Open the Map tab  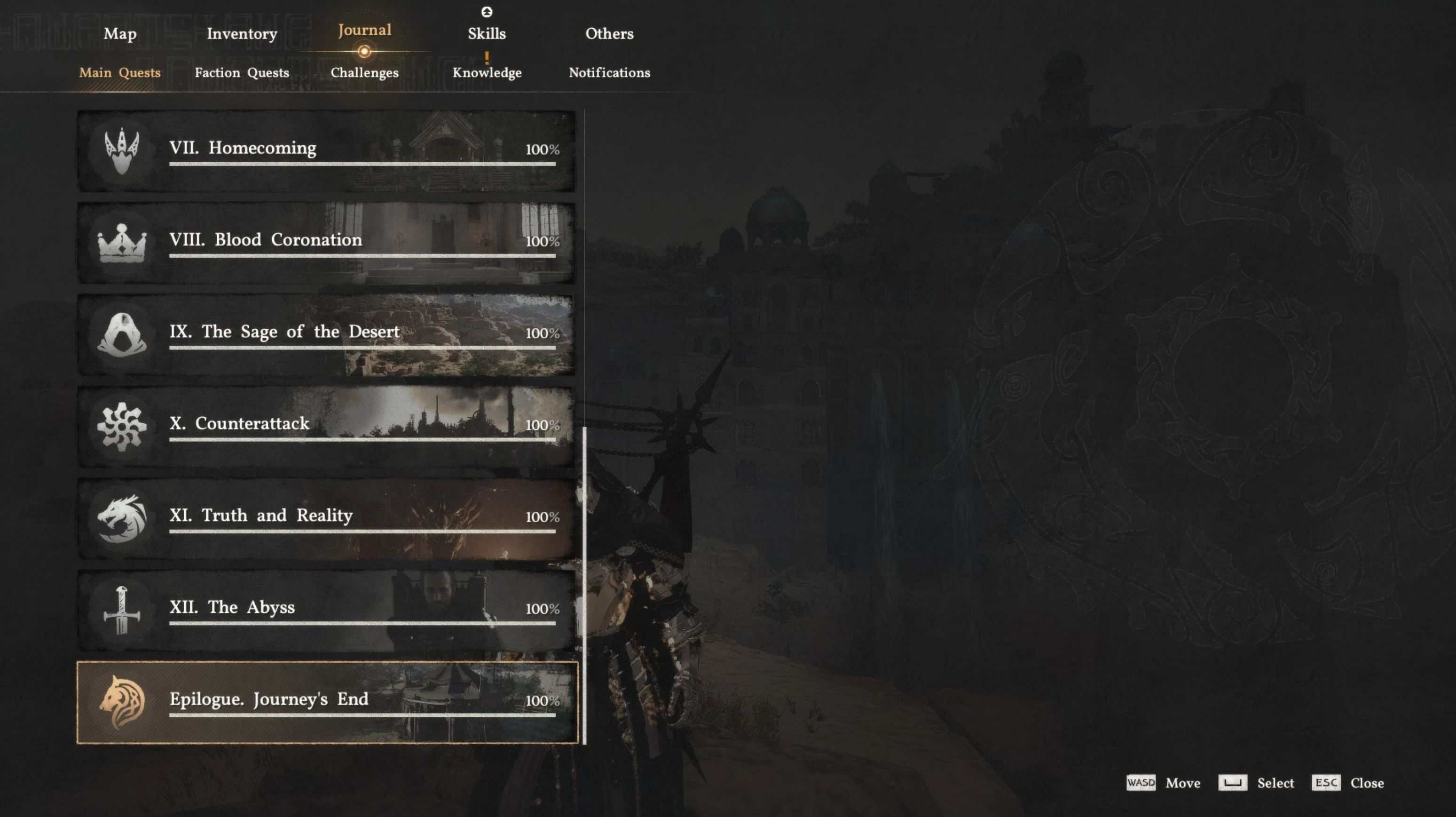click(x=120, y=34)
